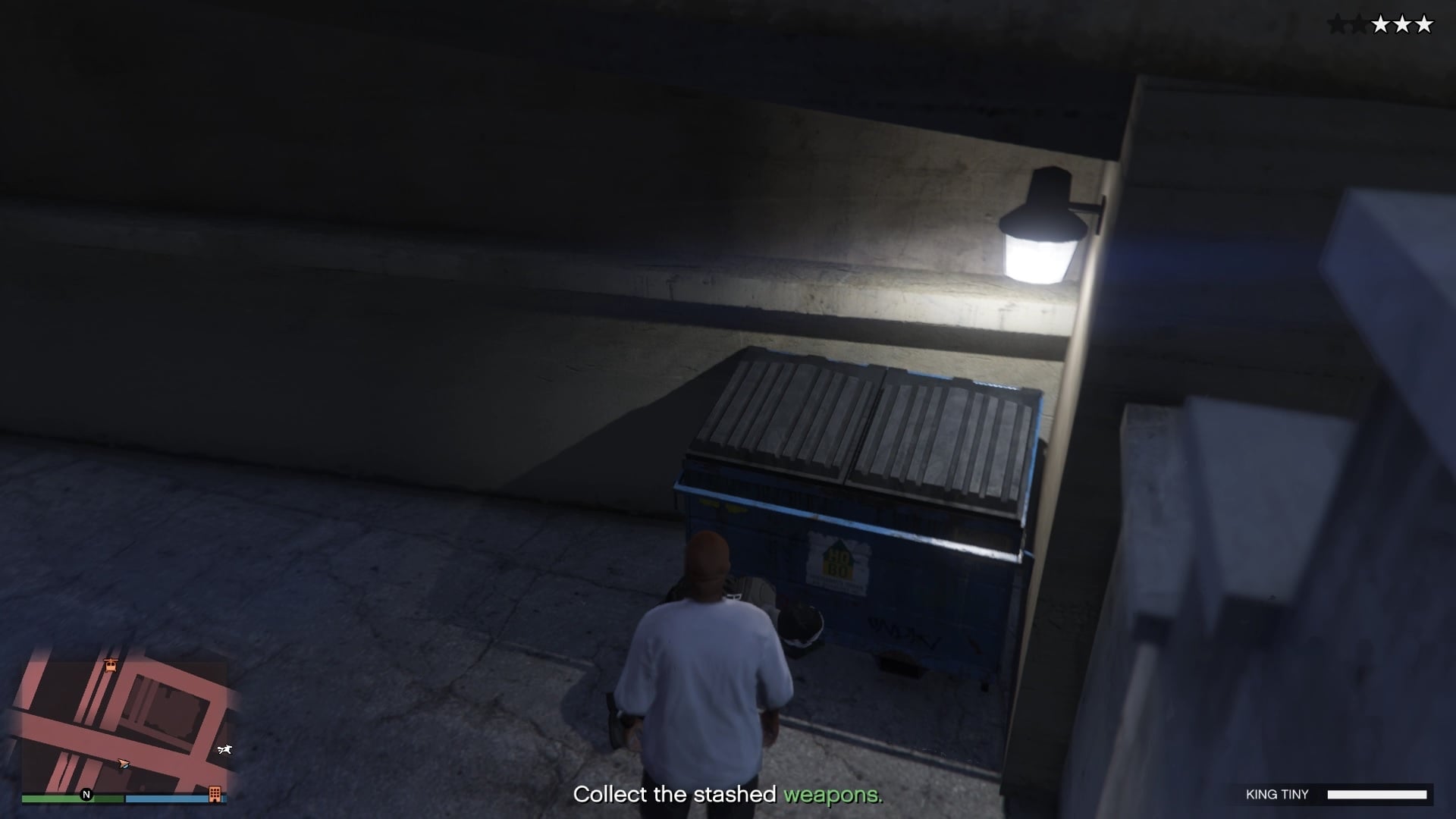Click the third wanted level star

pyautogui.click(x=1360, y=24)
